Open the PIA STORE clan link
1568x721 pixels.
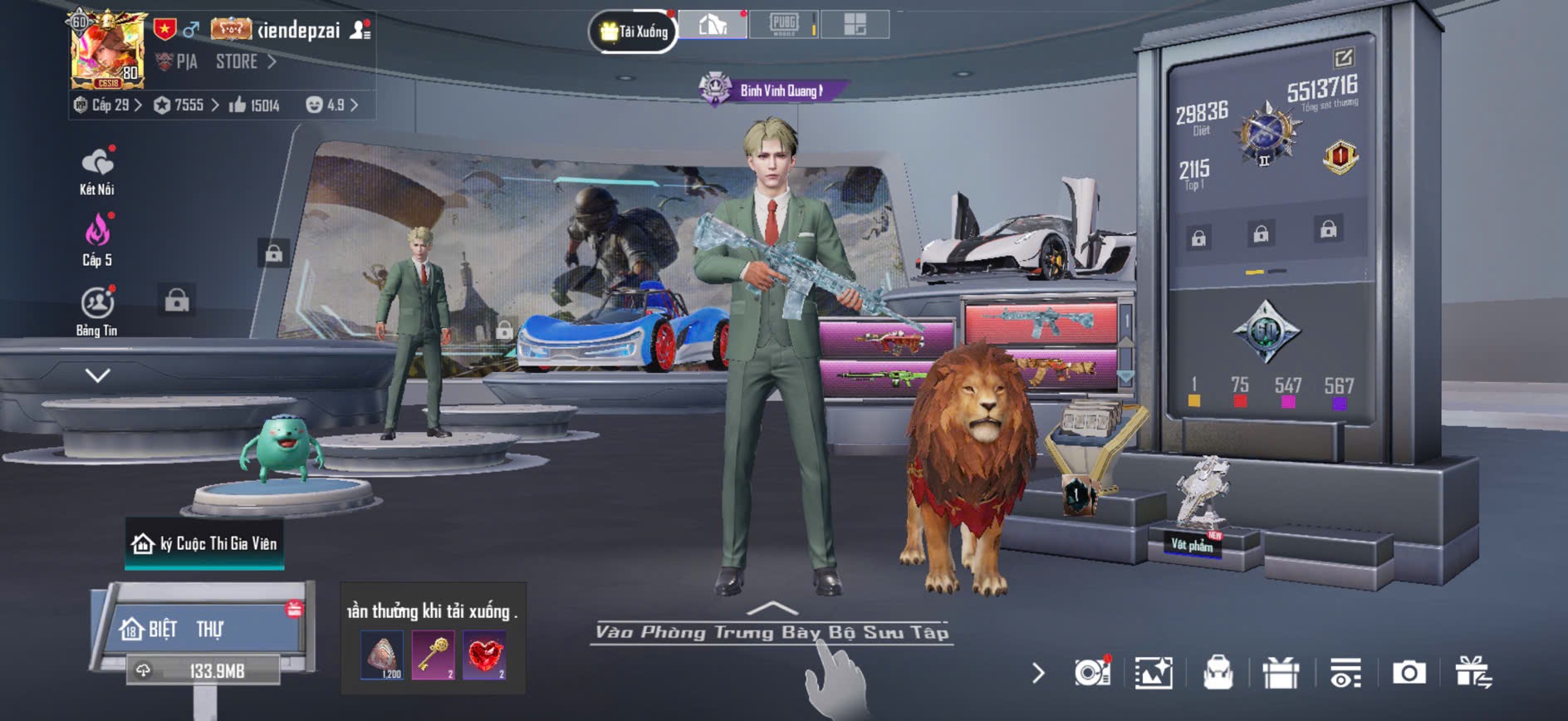click(218, 61)
